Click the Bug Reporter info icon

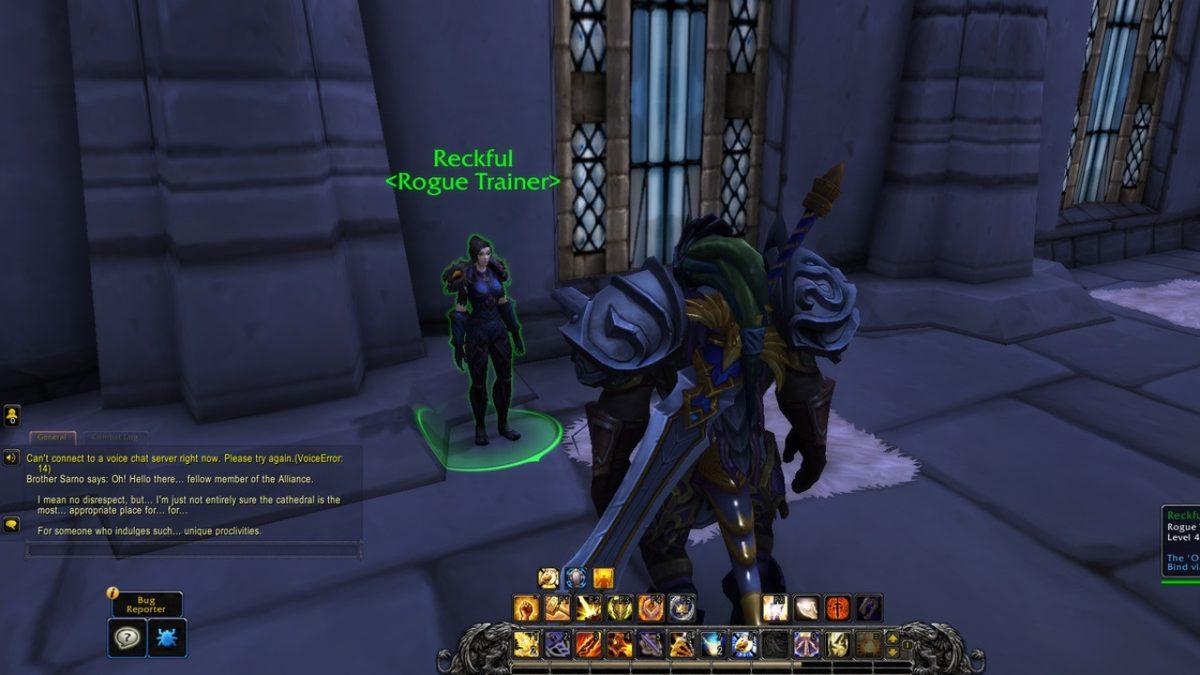(114, 593)
